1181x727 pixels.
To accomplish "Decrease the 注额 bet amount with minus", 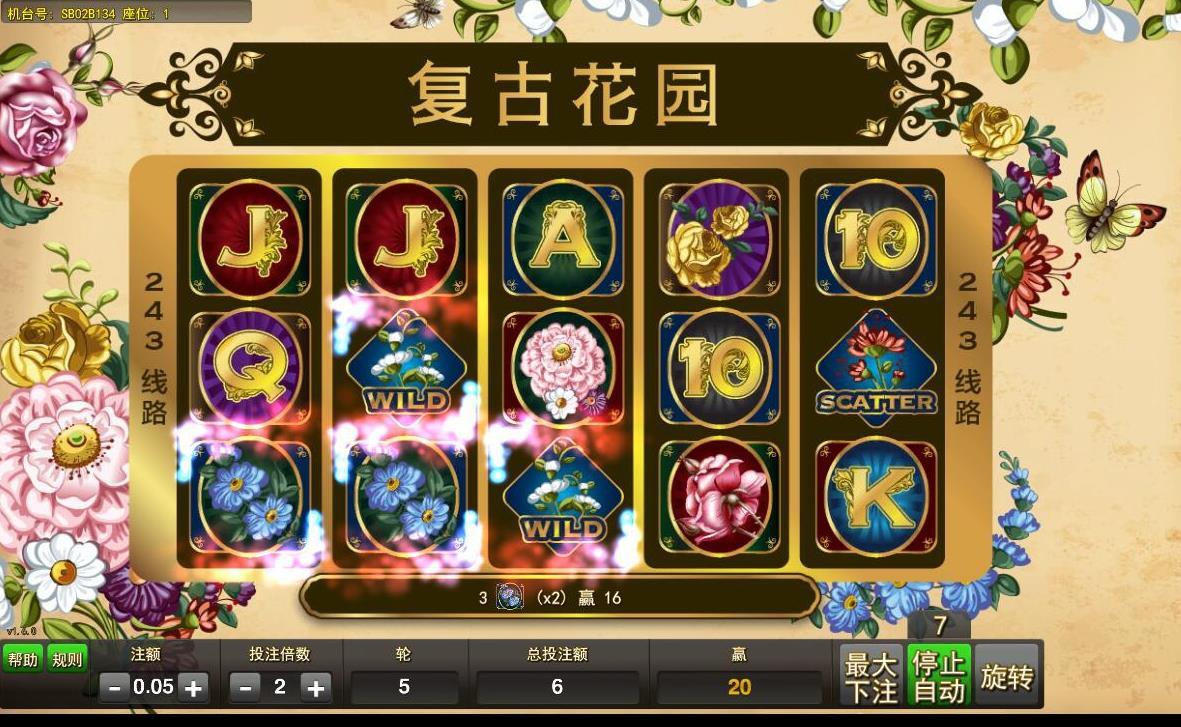I will pyautogui.click(x=115, y=688).
